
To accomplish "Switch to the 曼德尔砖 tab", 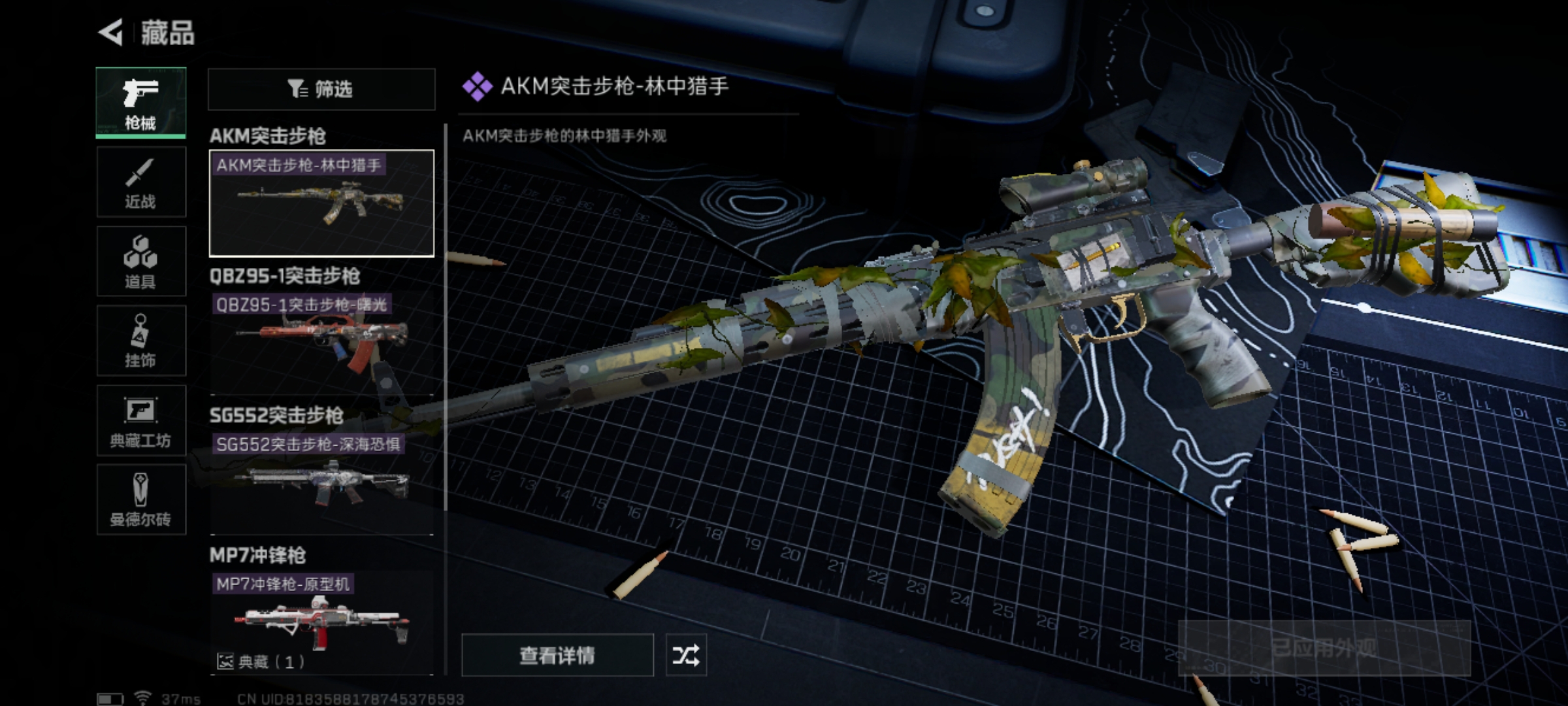I will 140,500.
